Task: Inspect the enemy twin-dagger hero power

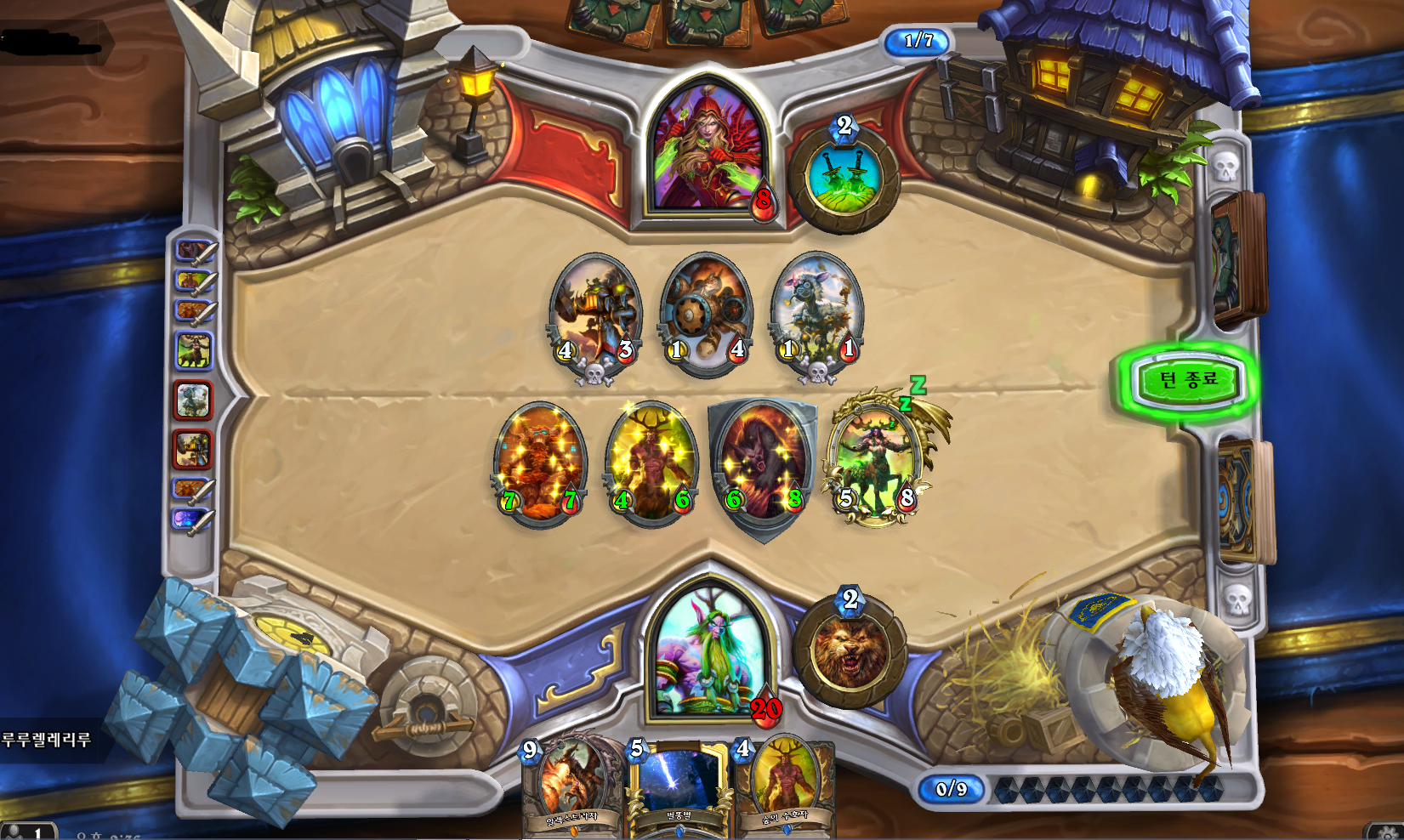Action: click(x=843, y=178)
